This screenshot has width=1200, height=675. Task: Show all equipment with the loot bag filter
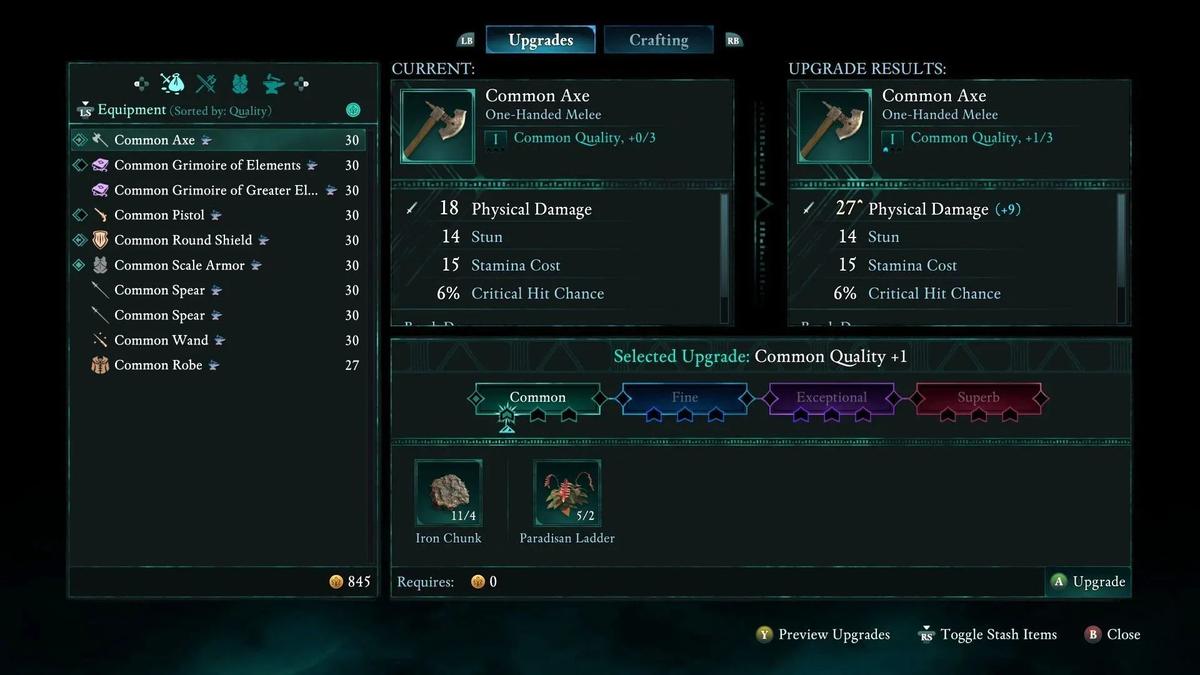pyautogui.click(x=172, y=84)
